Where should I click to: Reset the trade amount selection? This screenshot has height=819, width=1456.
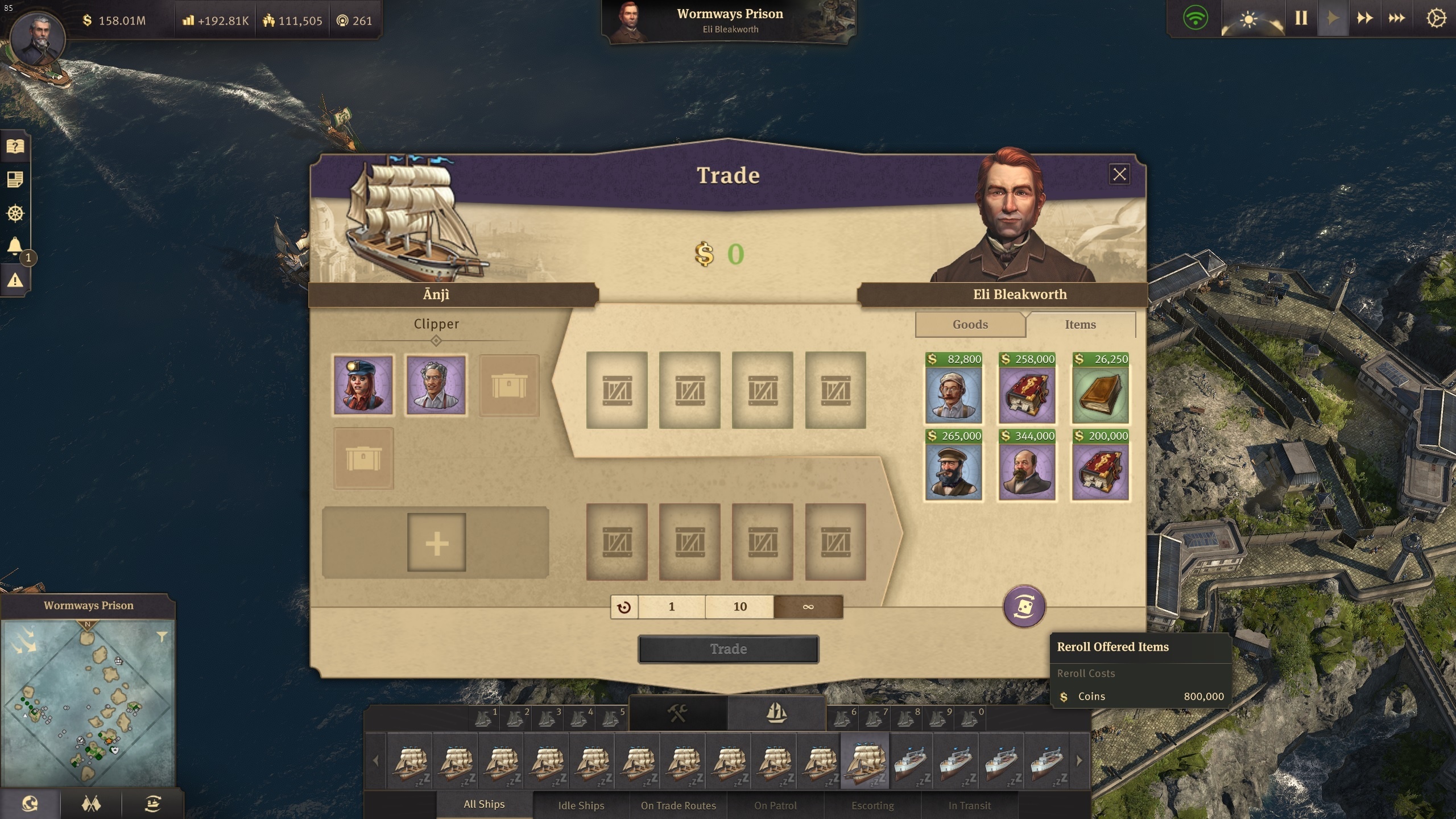click(x=624, y=607)
